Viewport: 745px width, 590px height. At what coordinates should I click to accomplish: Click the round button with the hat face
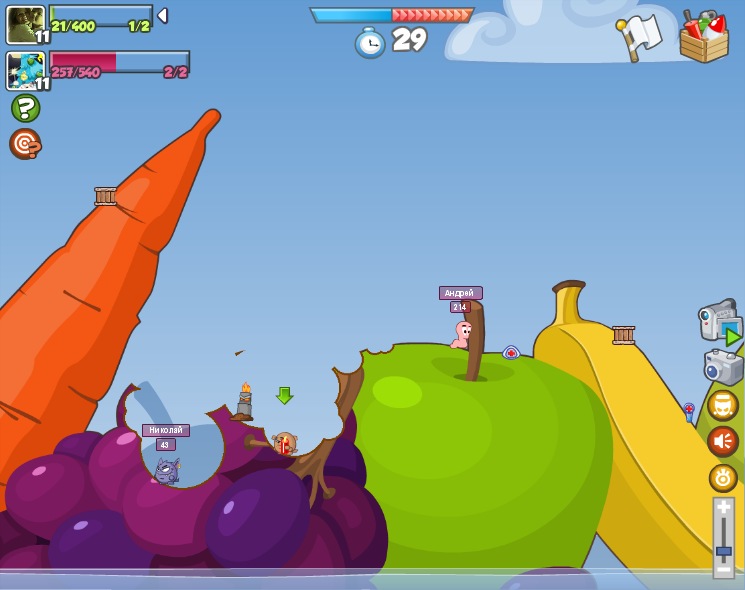[723, 405]
